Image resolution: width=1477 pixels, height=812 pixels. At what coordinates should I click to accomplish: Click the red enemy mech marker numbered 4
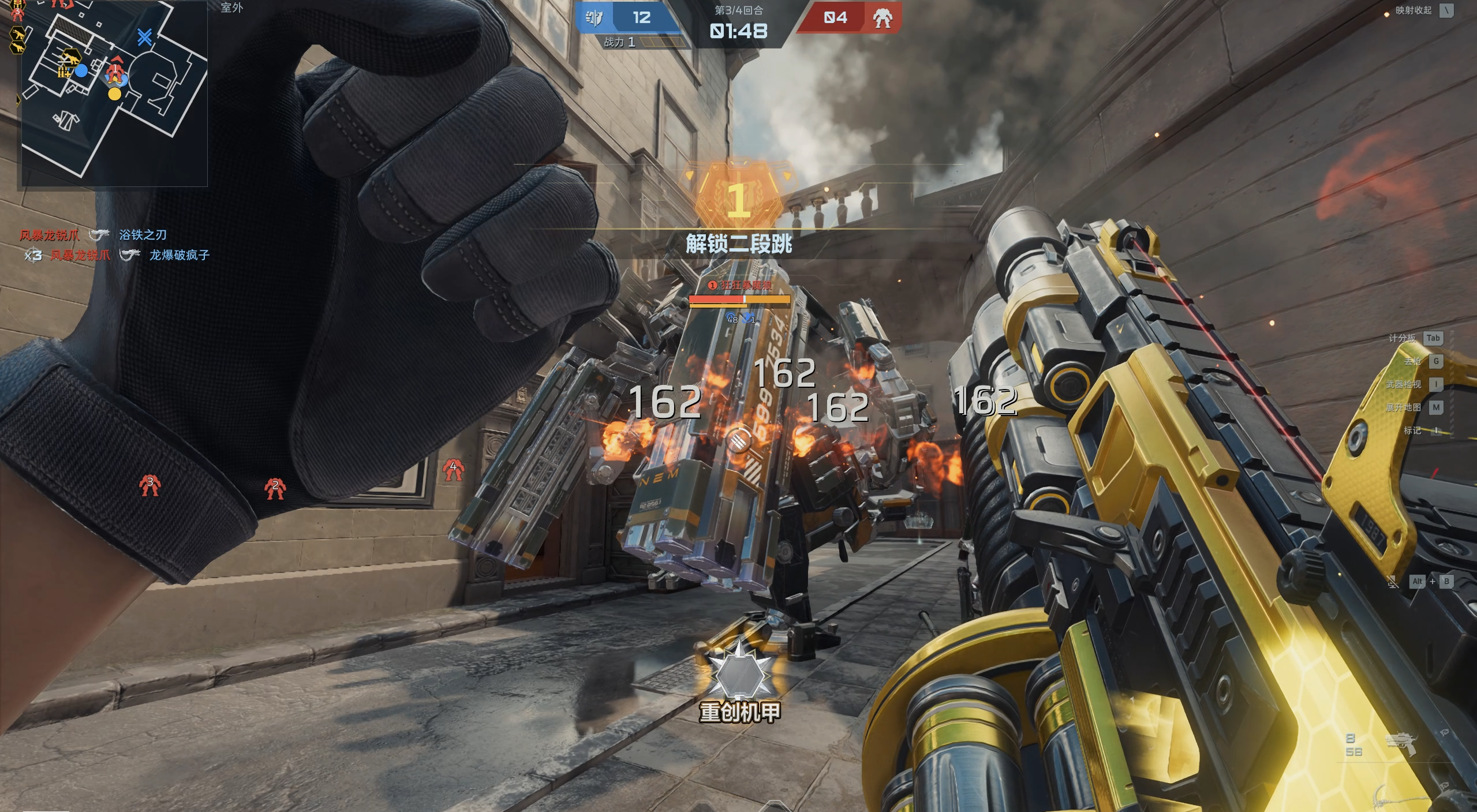click(453, 470)
